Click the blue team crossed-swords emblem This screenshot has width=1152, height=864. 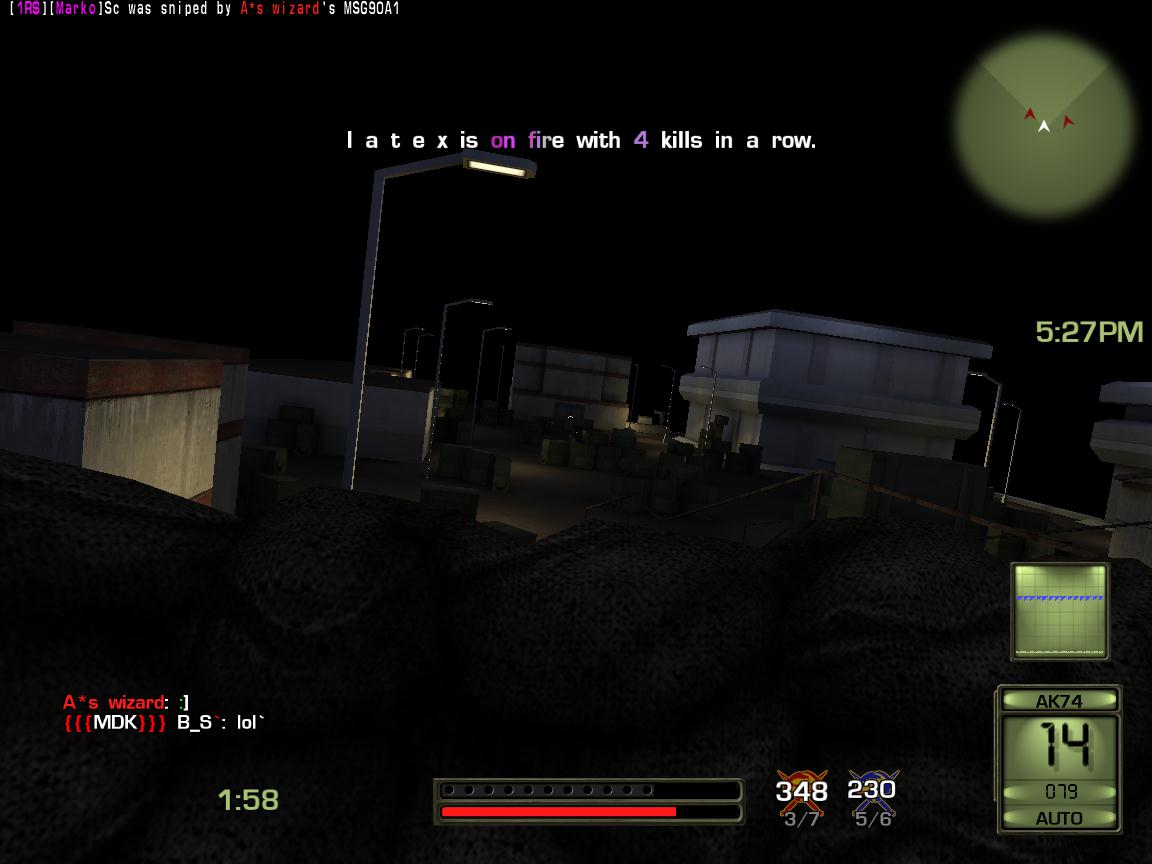[872, 788]
